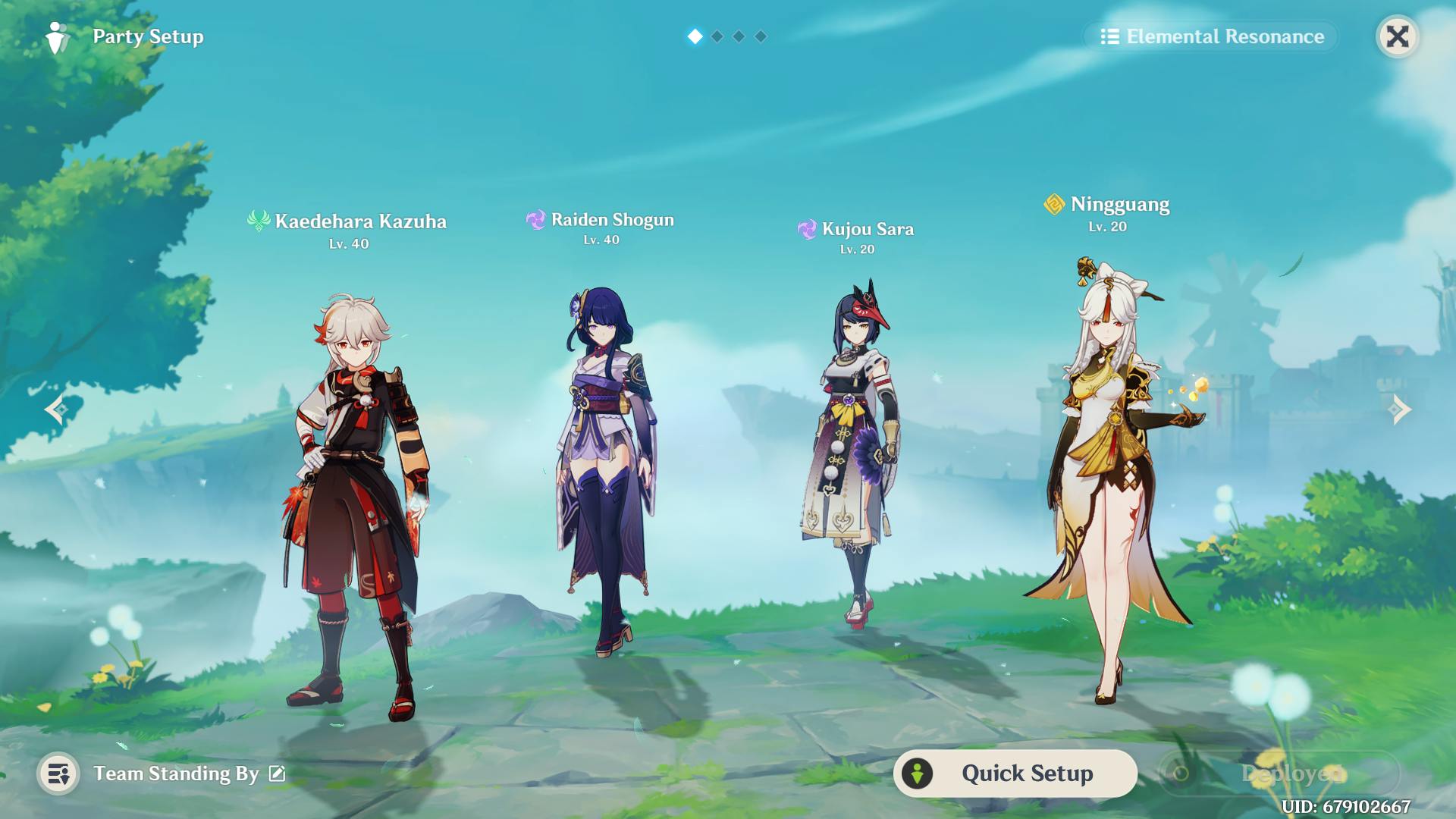1456x819 pixels.
Task: Go to the next party with right arrow
Action: coord(1400,409)
